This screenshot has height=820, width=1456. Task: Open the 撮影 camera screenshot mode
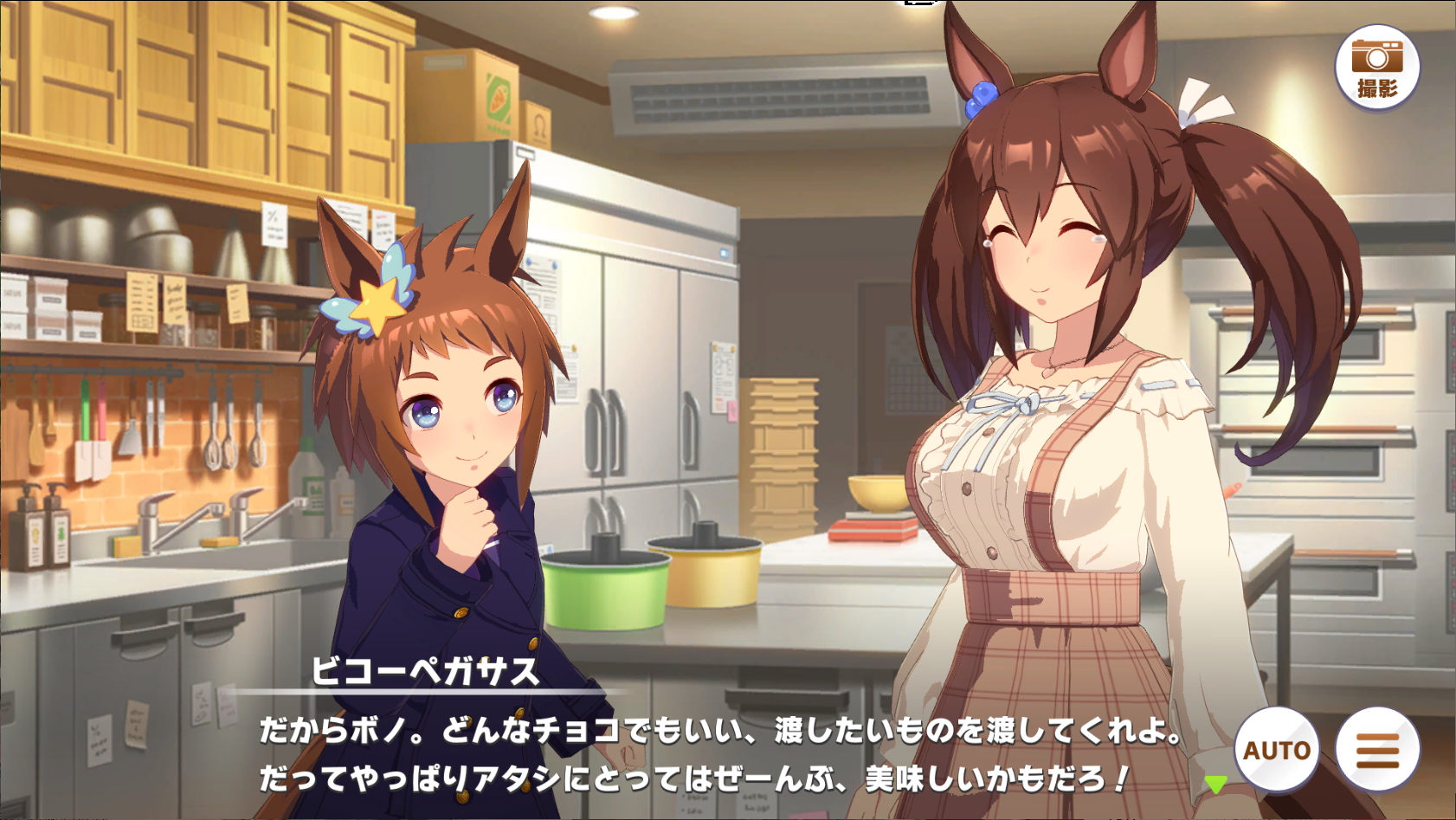point(1376,67)
